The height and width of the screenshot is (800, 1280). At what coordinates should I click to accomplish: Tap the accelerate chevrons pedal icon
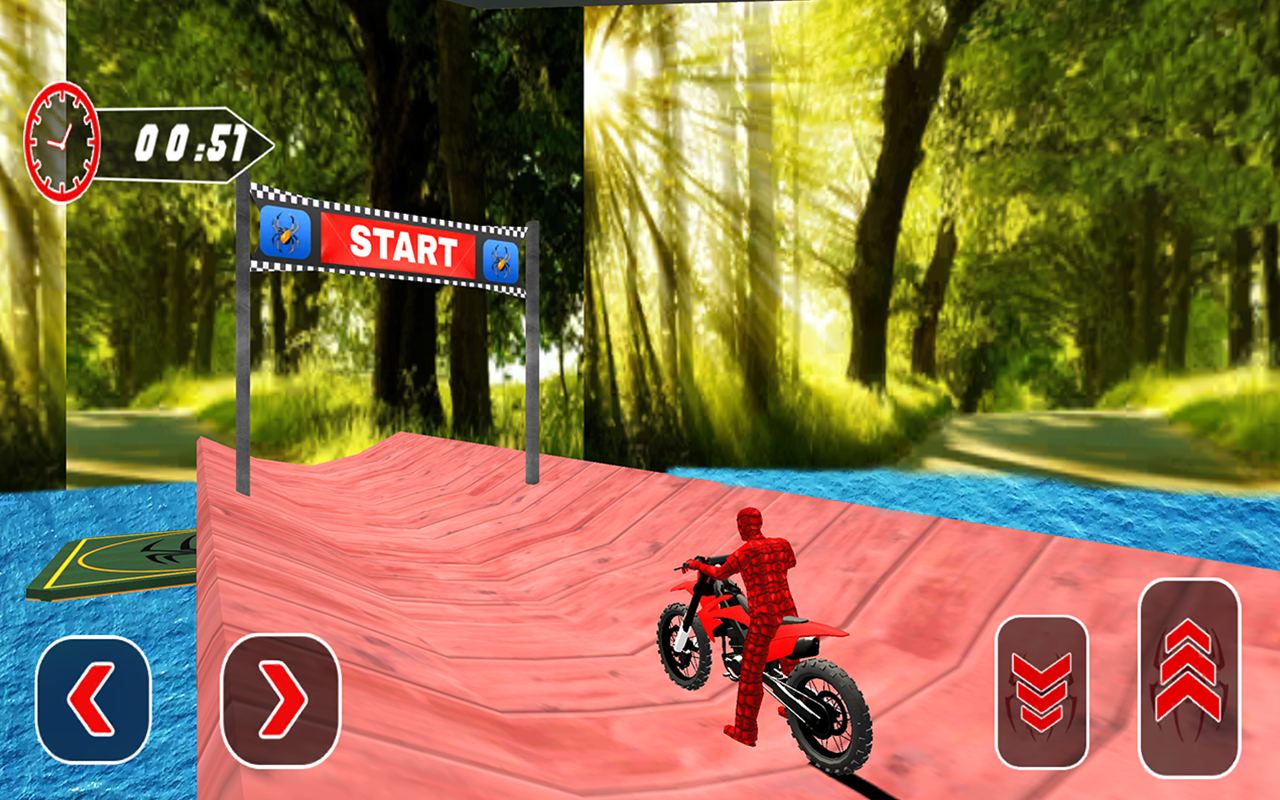pos(1190,680)
